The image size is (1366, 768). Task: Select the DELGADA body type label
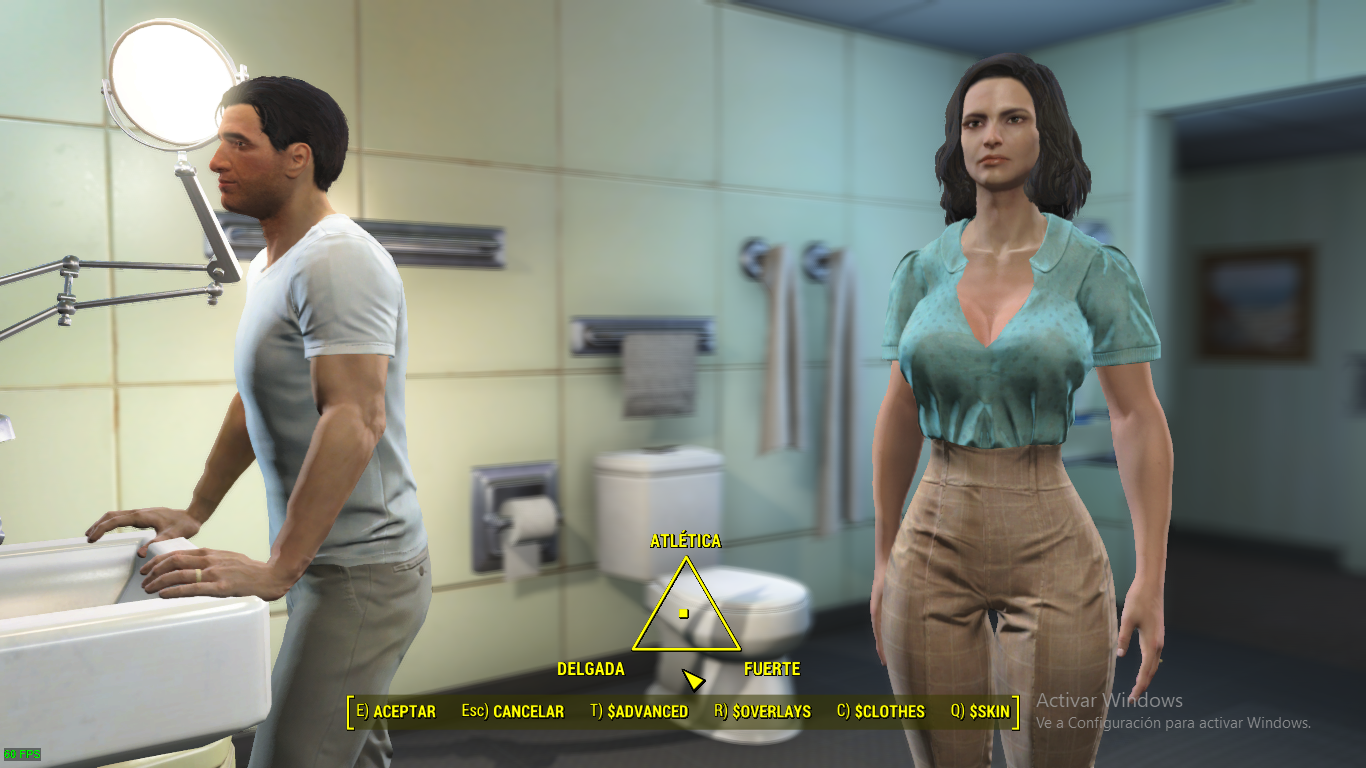pyautogui.click(x=592, y=669)
